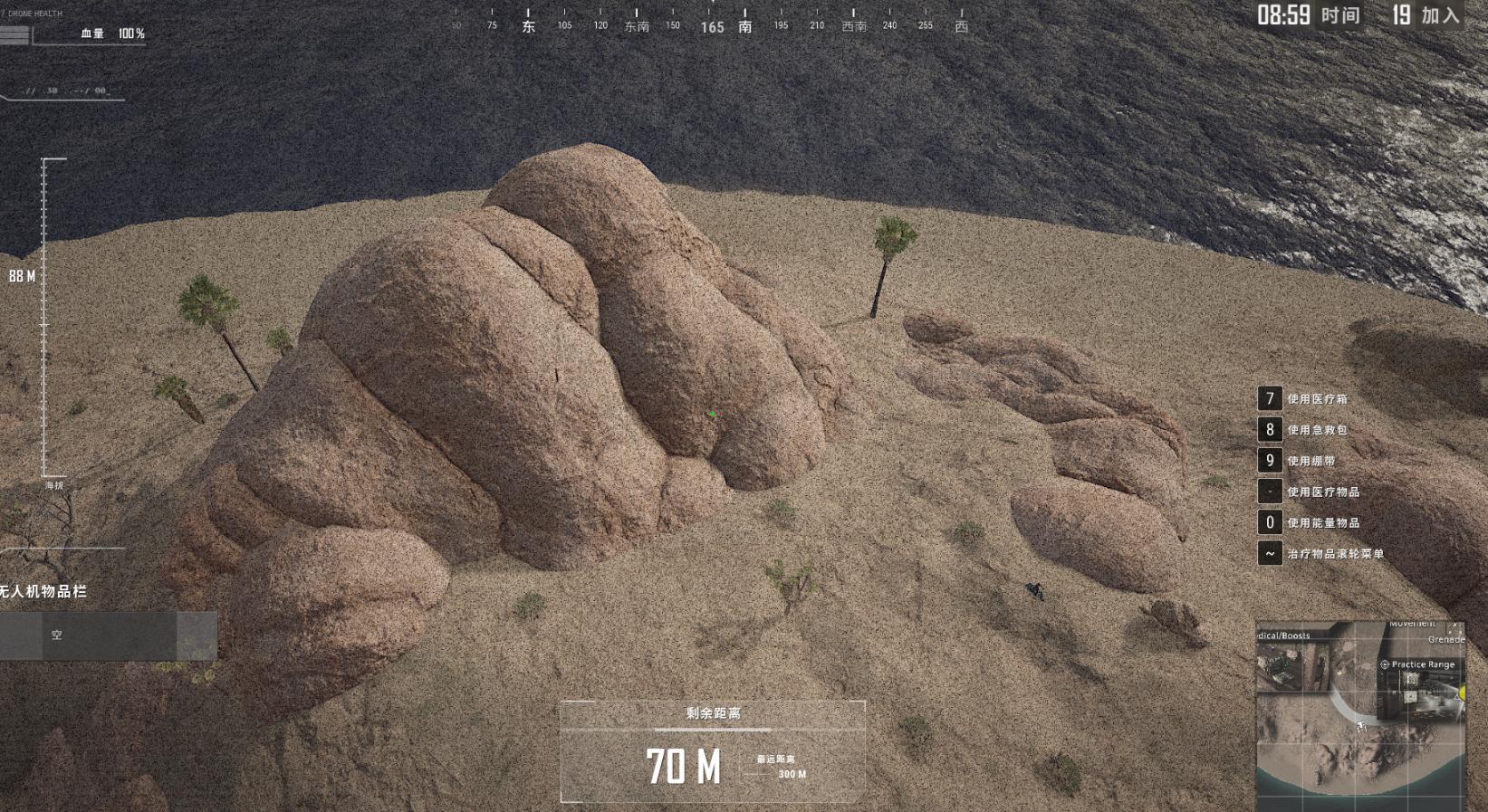Image resolution: width=1488 pixels, height=812 pixels.
Task: Click the minimap showing Practice Range
Action: tap(1359, 714)
